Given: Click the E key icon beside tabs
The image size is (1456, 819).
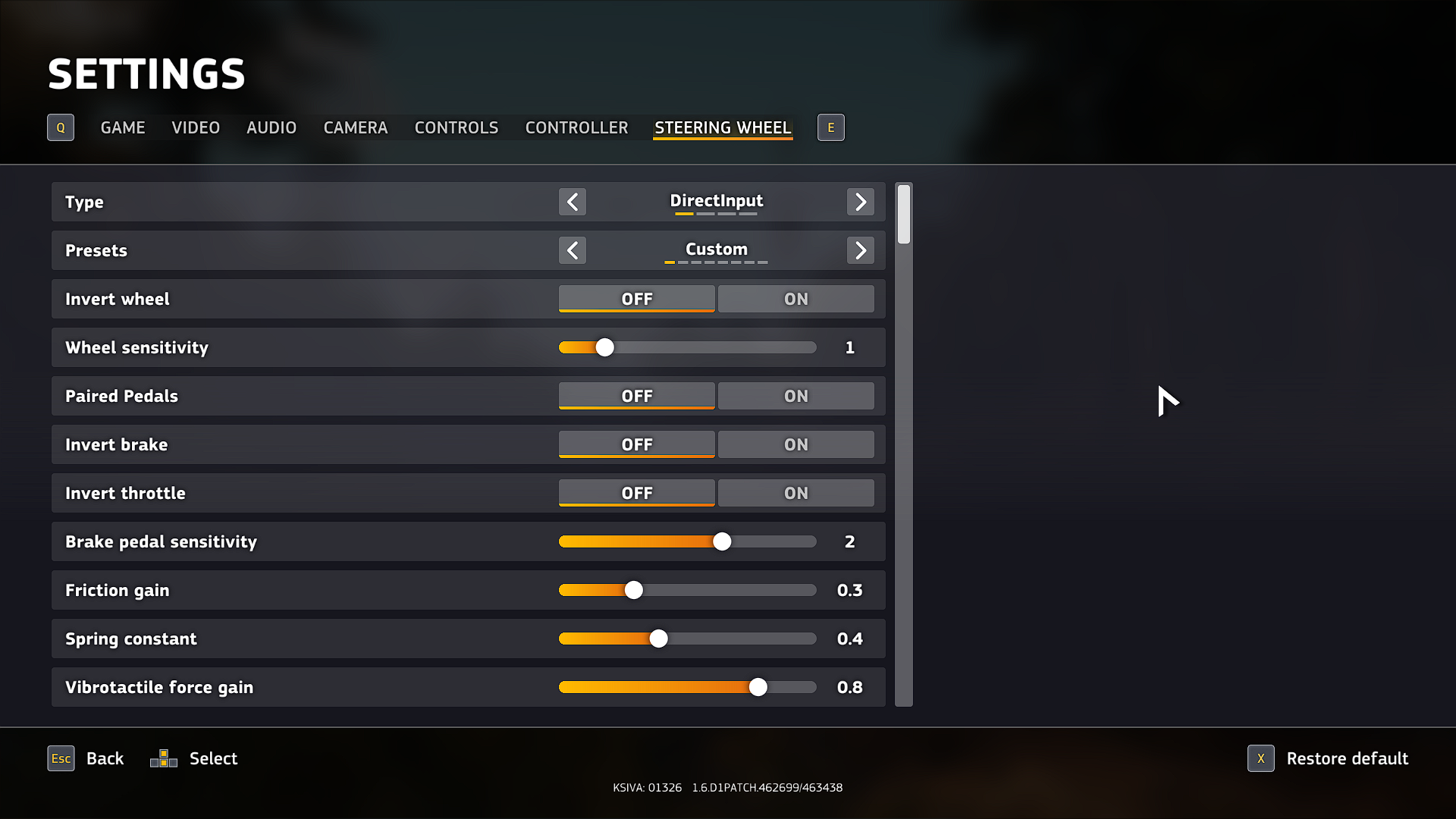Looking at the screenshot, I should [830, 127].
